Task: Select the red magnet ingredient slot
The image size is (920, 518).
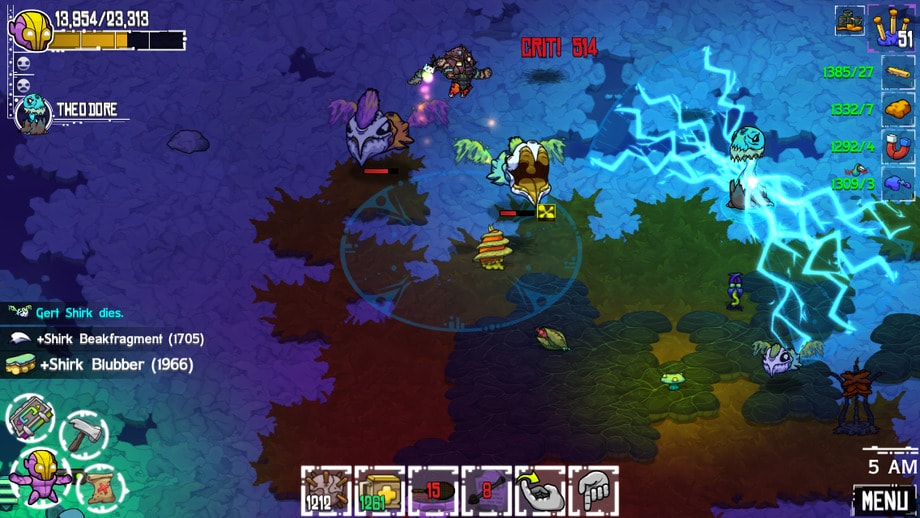Action: pos(896,146)
